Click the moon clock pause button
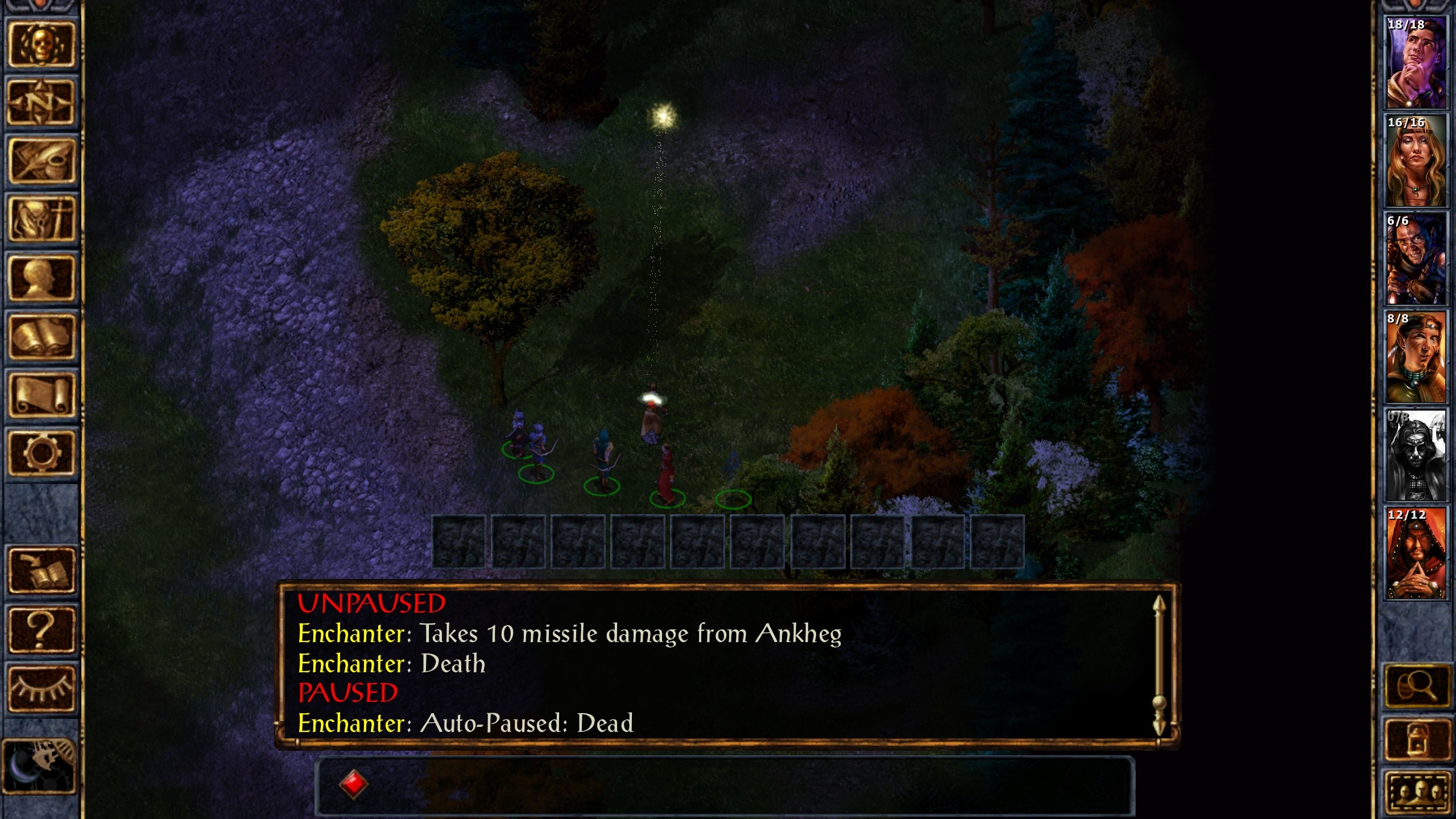The width and height of the screenshot is (1456, 819). (x=39, y=765)
